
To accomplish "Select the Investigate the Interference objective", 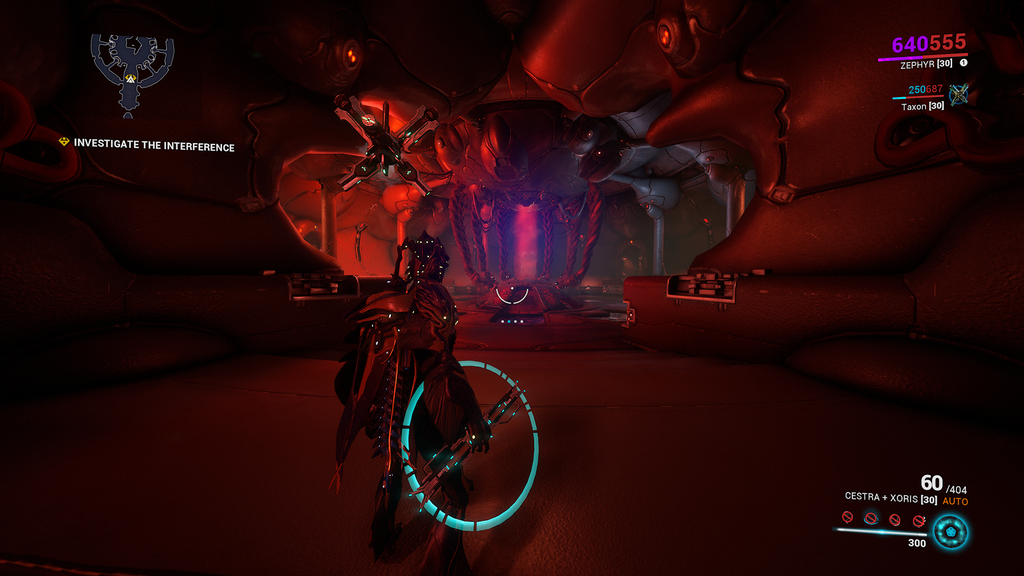I will click(x=153, y=146).
